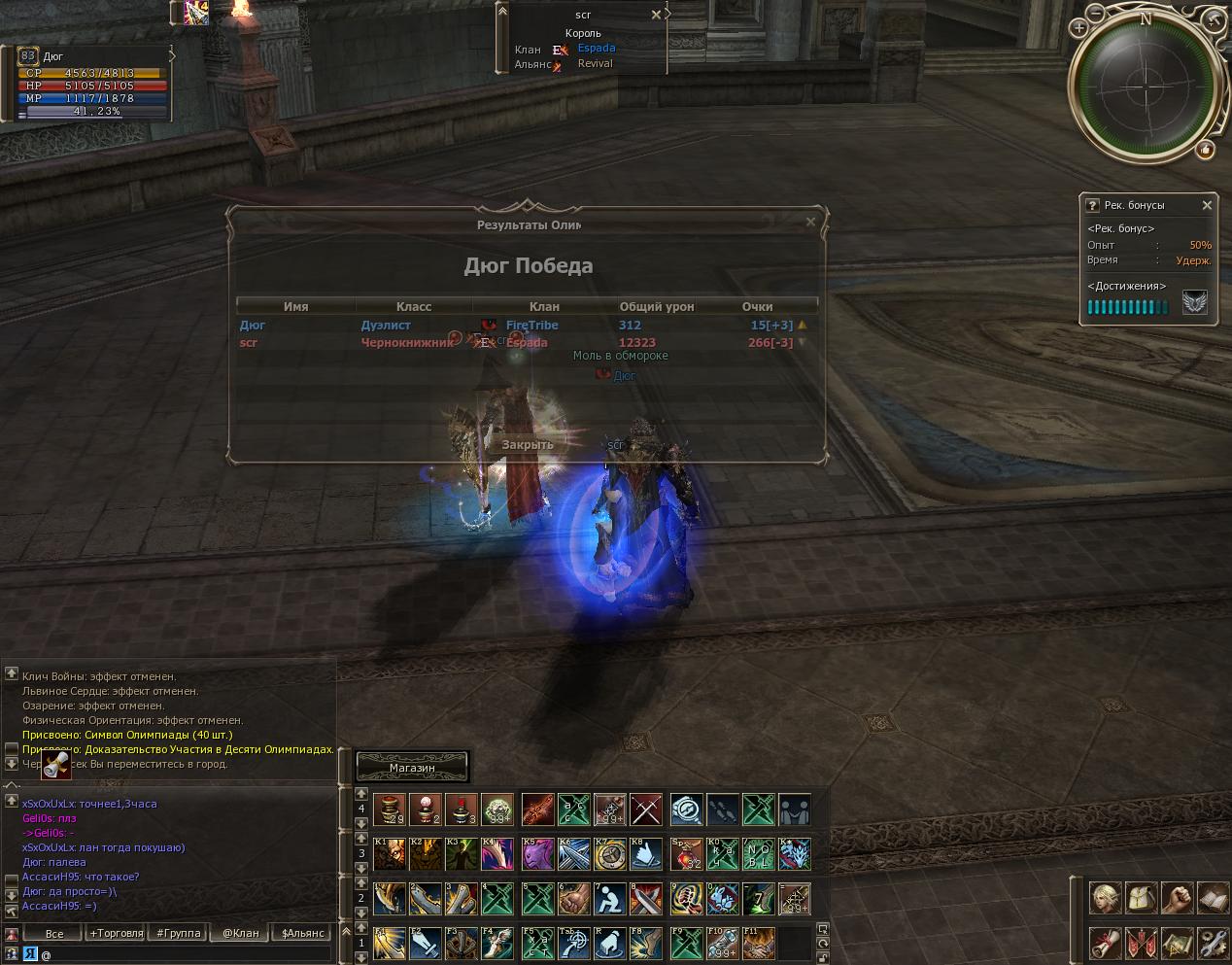Open the Магазин shop button
The height and width of the screenshot is (965, 1232).
pos(412,767)
